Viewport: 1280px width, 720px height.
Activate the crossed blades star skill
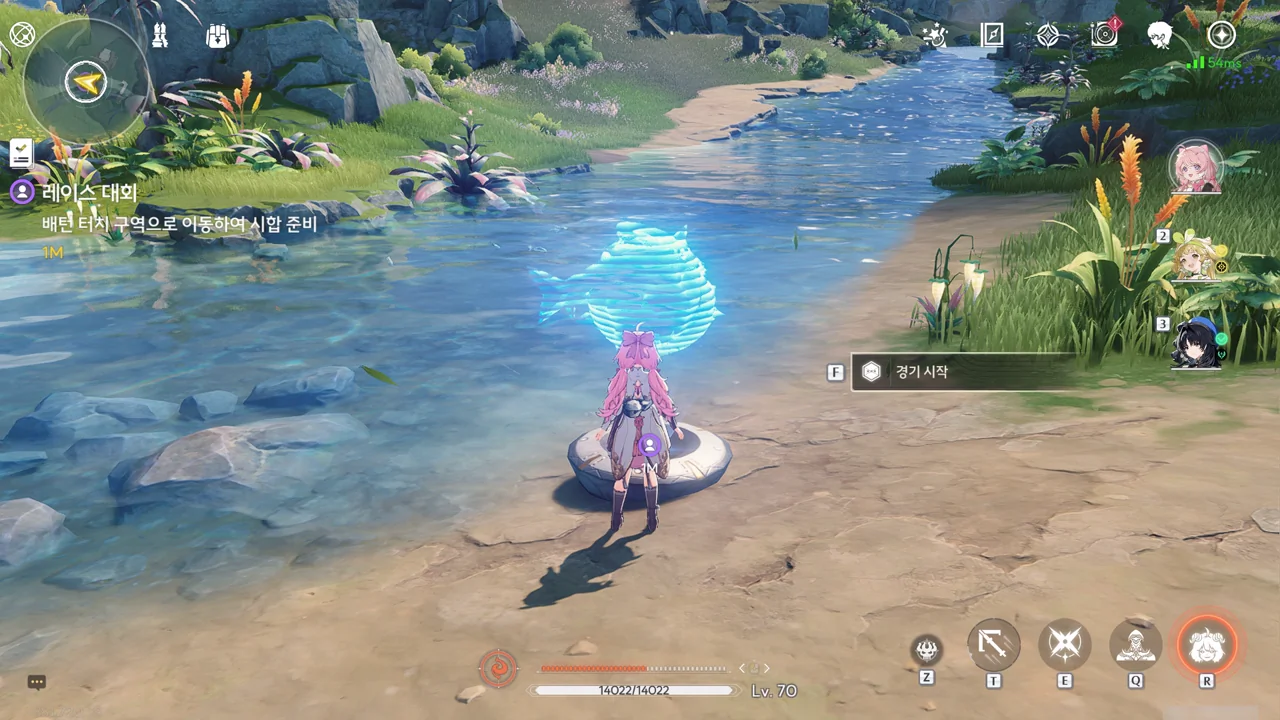(1065, 645)
